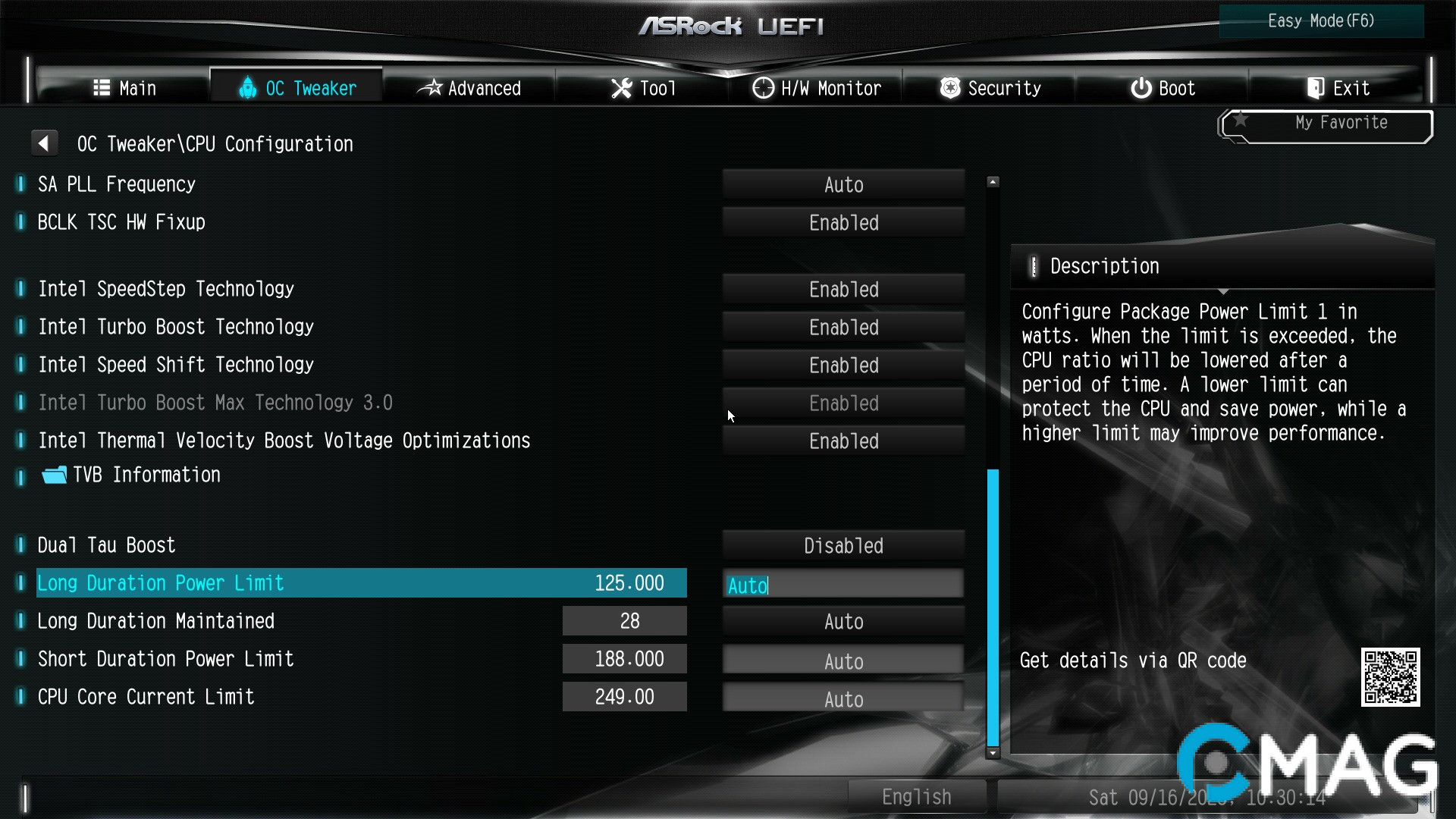Image resolution: width=1456 pixels, height=819 pixels.
Task: Open the Short Duration Power Limit dropdown
Action: [x=843, y=659]
